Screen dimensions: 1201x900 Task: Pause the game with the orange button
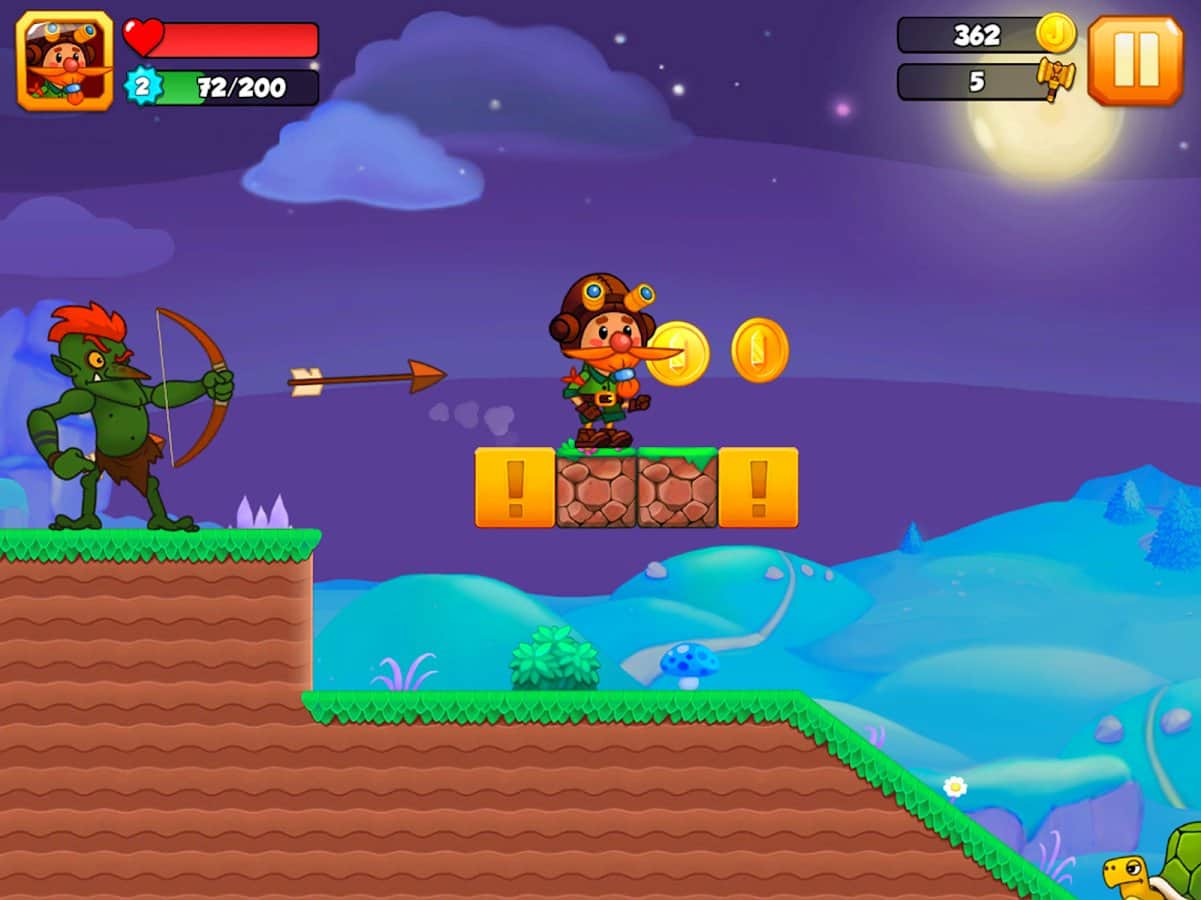pos(1135,60)
